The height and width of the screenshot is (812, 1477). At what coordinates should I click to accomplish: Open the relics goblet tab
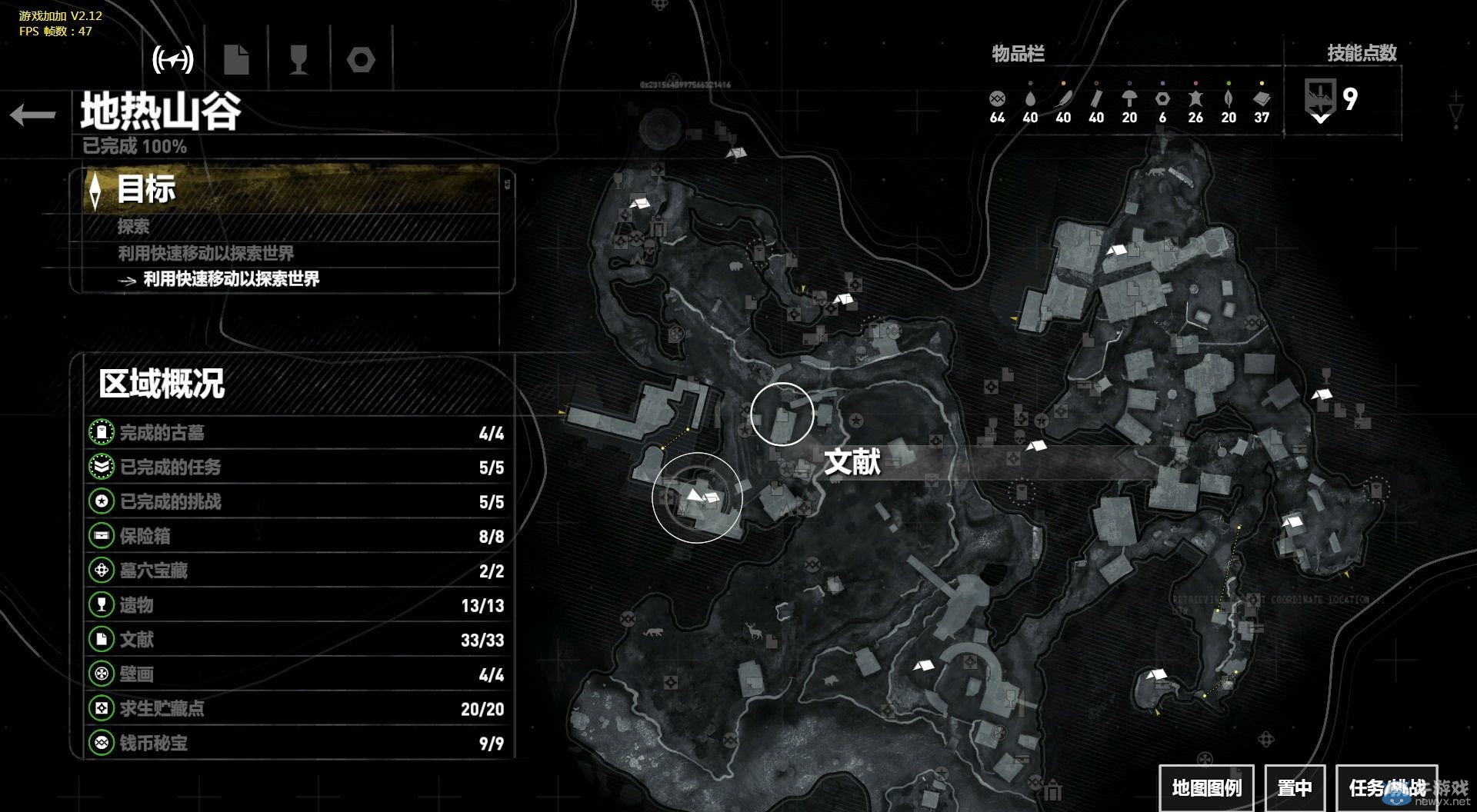[x=298, y=59]
